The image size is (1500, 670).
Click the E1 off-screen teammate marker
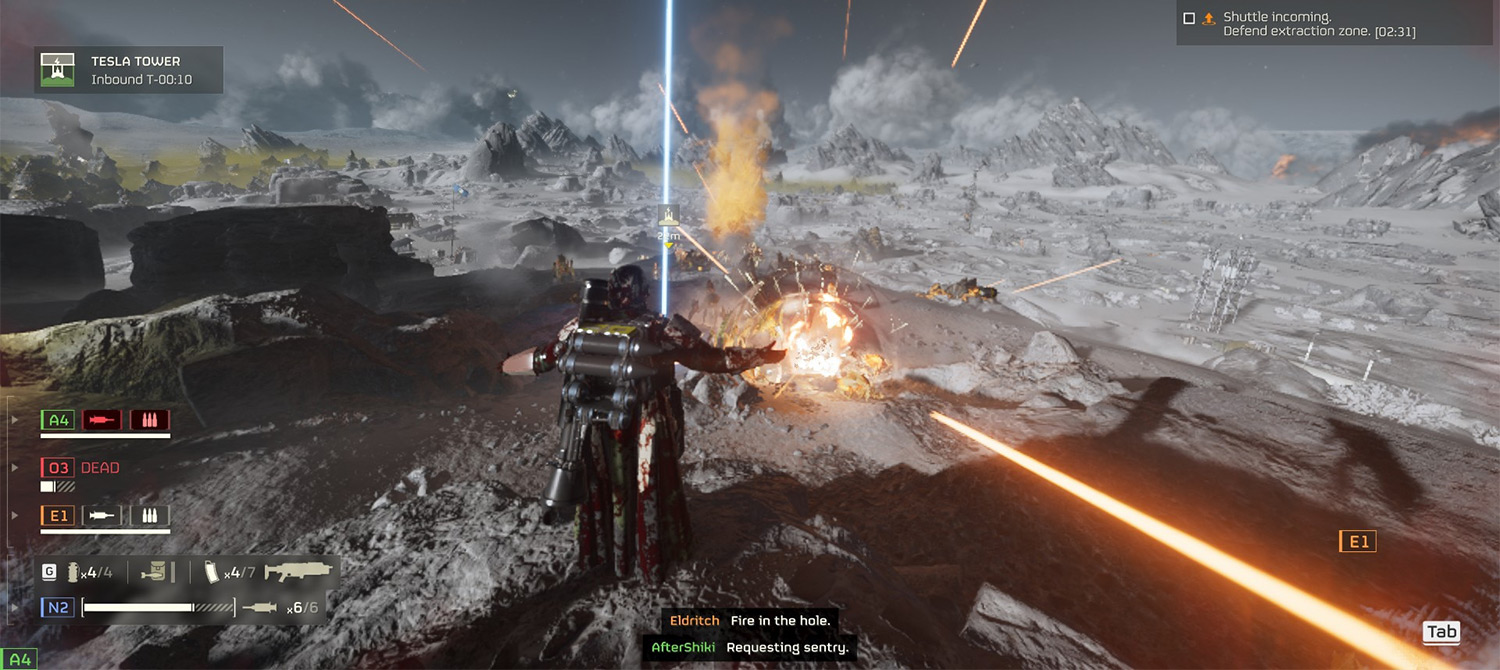coord(1358,542)
